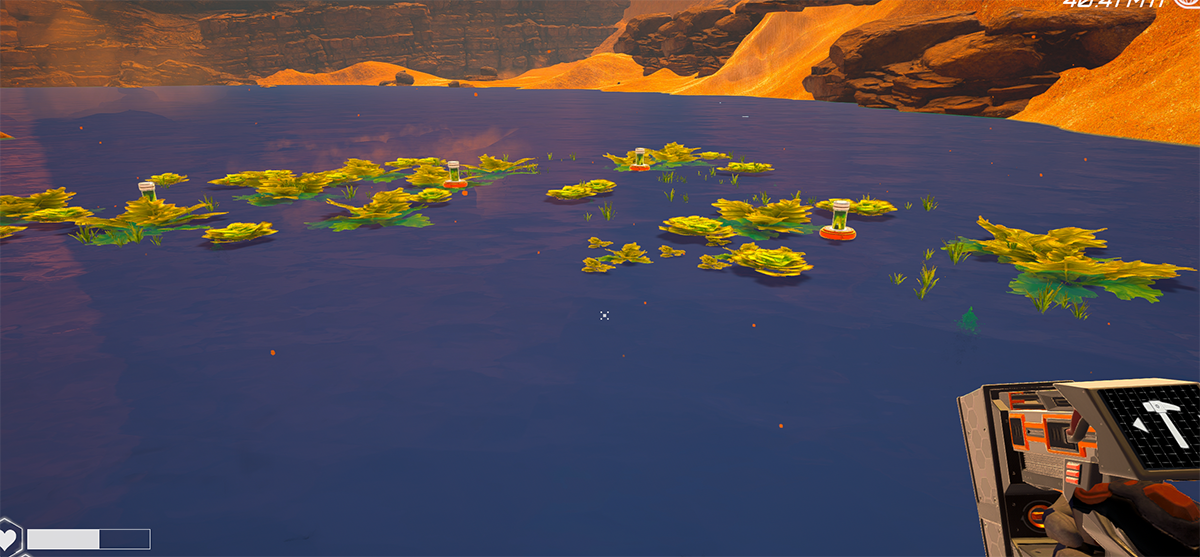Click the circular icon beside the top-right readout
The width and height of the screenshot is (1200, 557).
(1190, 4)
